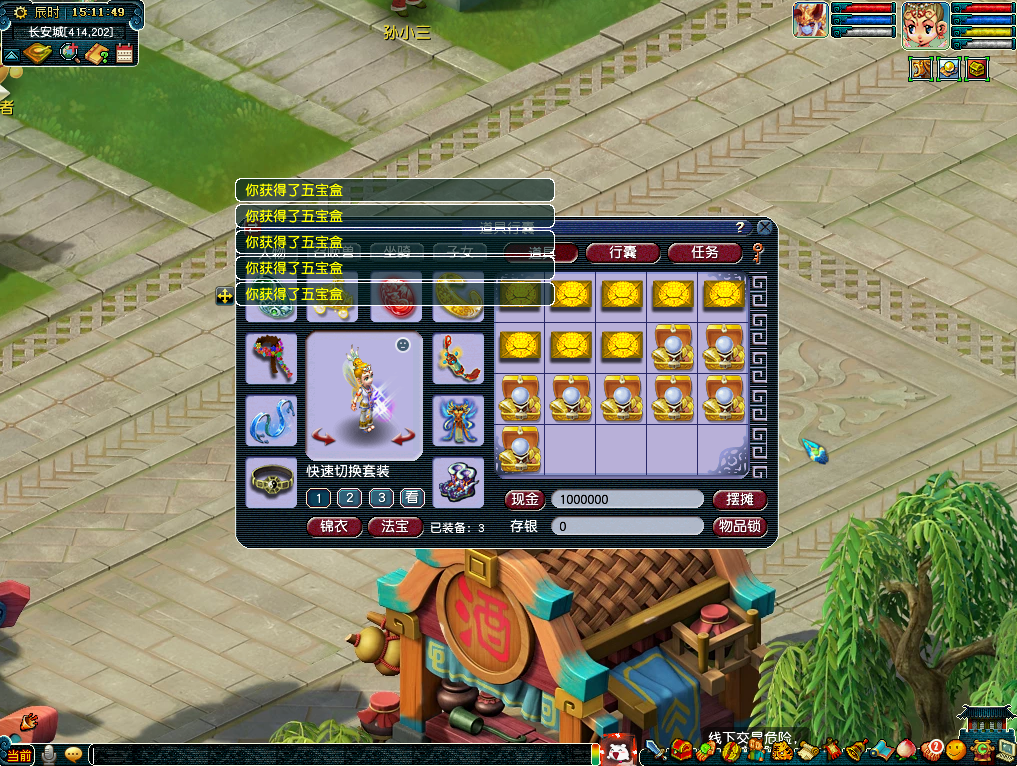Rotate character preview with the right arrow
The width and height of the screenshot is (1017, 766).
coord(403,437)
